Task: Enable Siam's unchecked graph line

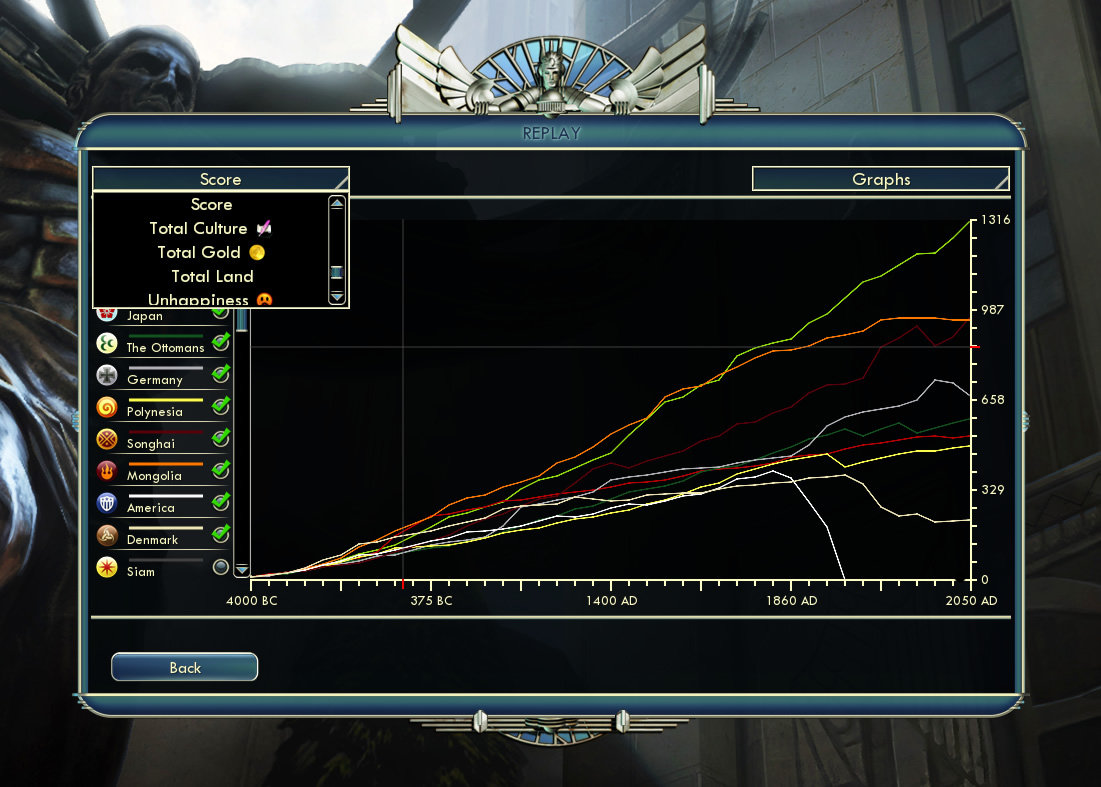Action: tap(221, 567)
